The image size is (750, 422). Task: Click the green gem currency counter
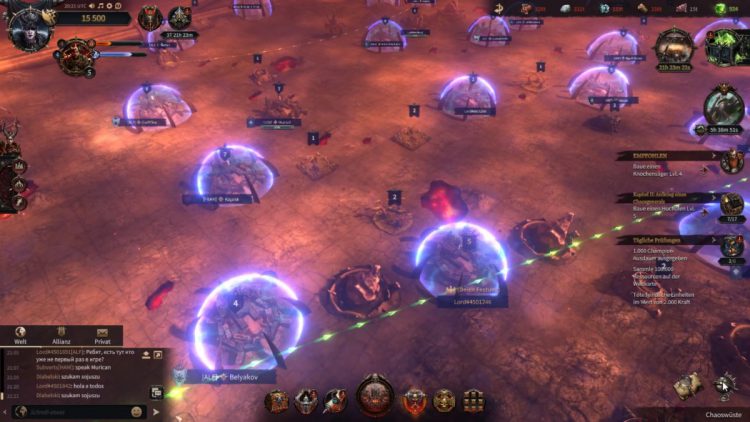click(732, 9)
